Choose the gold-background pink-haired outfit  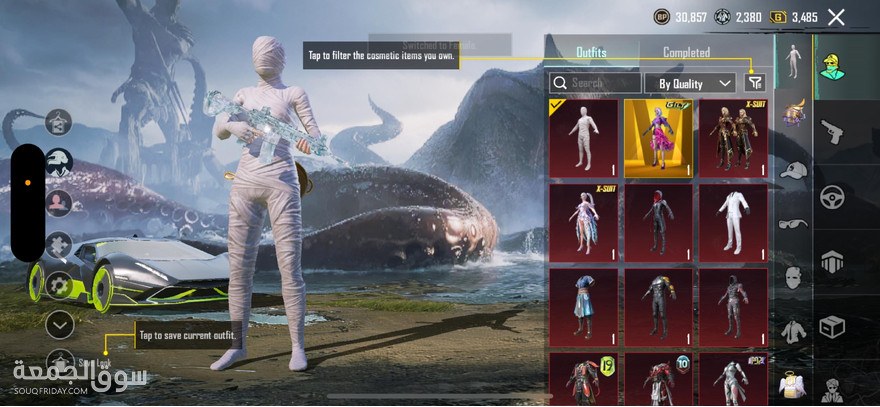point(658,138)
